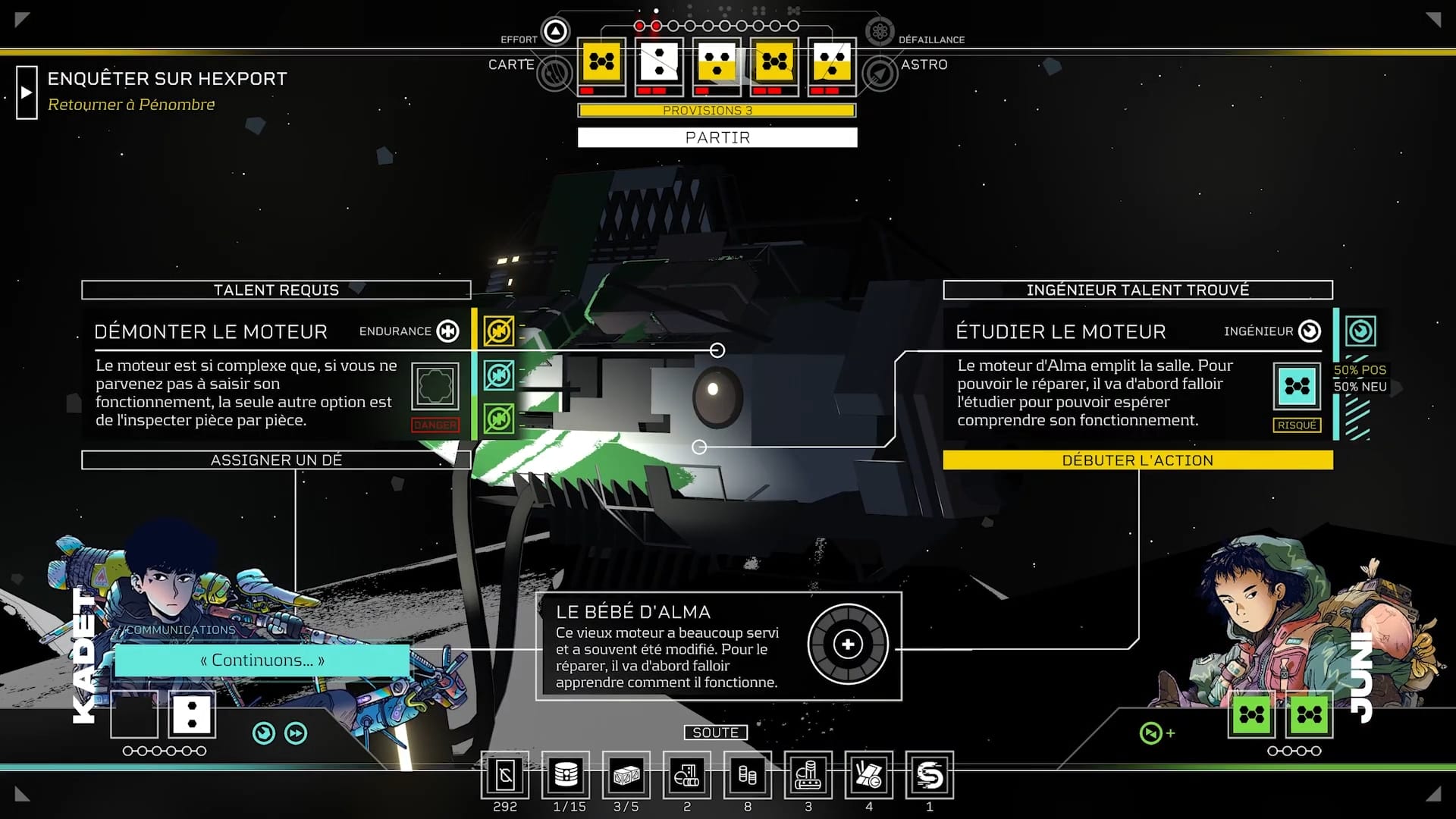Select the cargo crates slot showing 3/5
The height and width of the screenshot is (819, 1456).
(x=626, y=776)
